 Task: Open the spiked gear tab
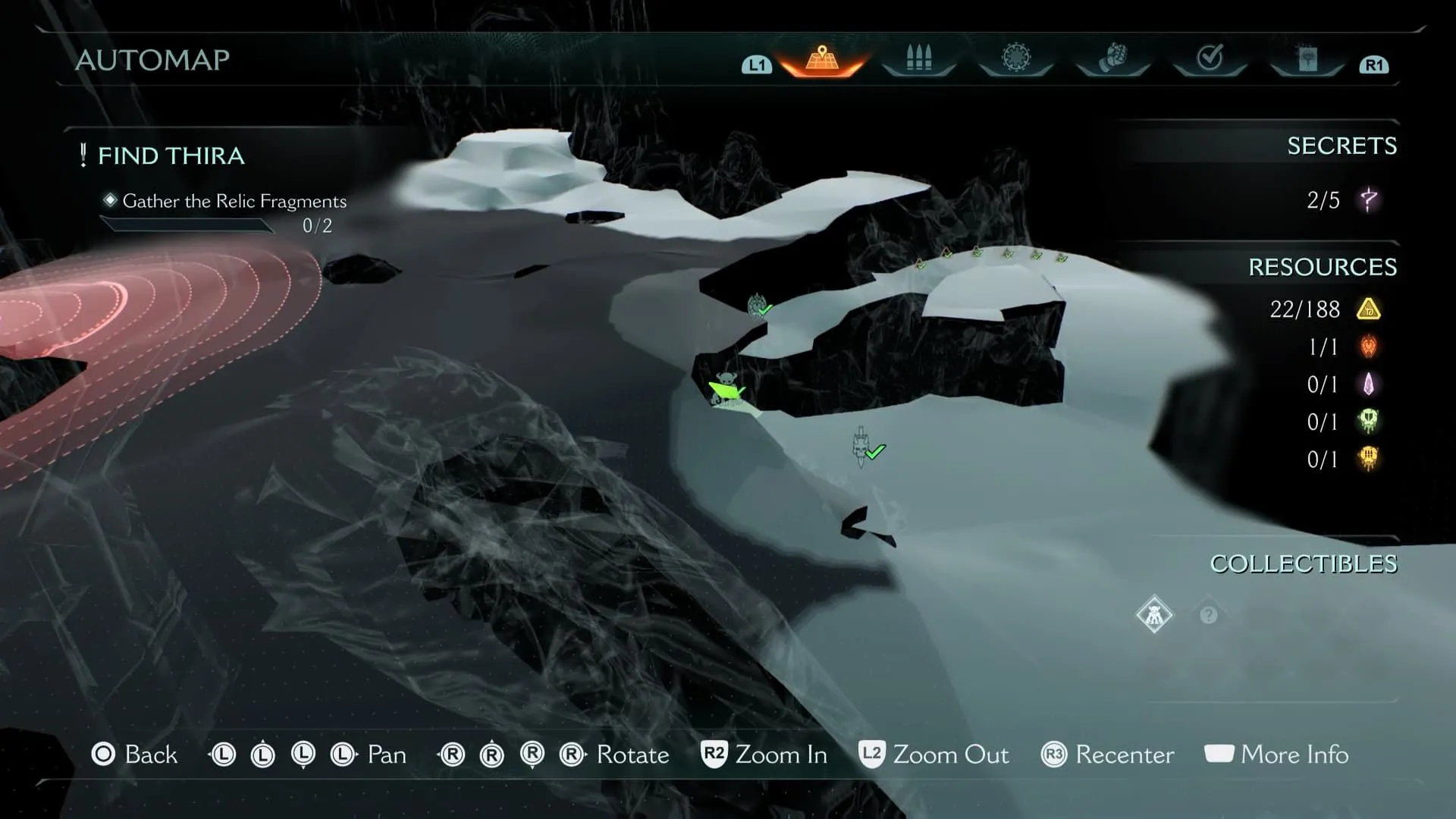(1016, 58)
